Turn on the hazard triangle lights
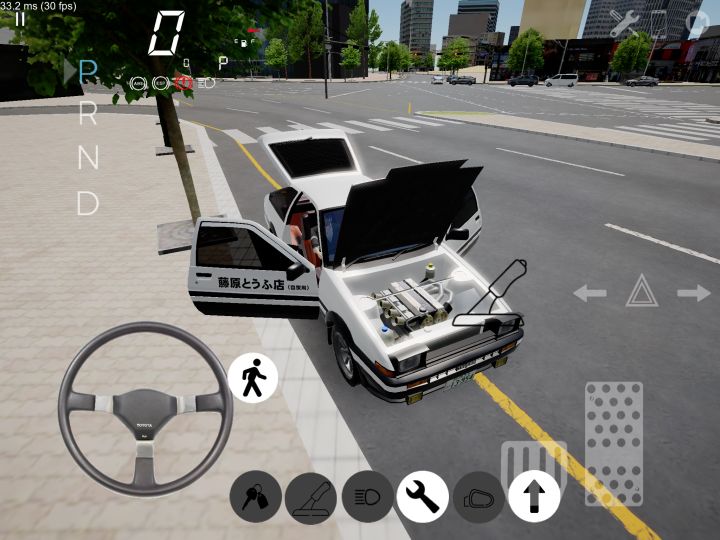This screenshot has width=720, height=540. [641, 292]
